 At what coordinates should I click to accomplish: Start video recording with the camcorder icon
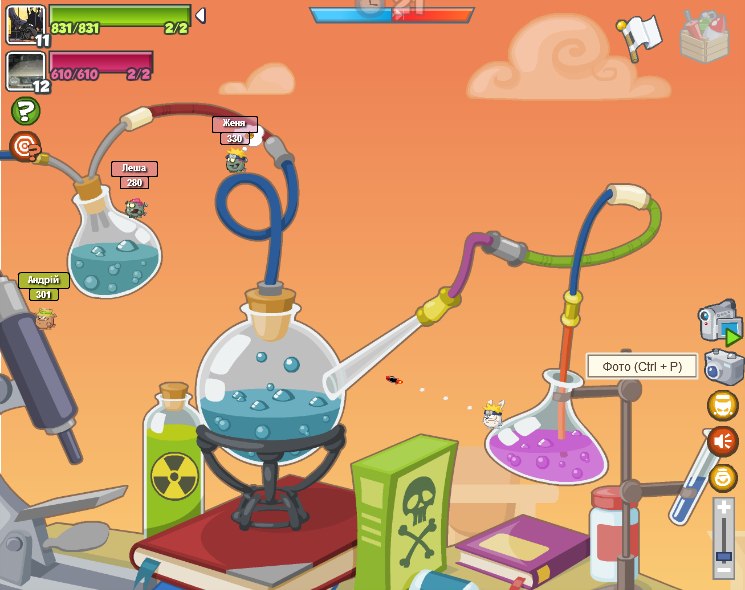click(718, 324)
